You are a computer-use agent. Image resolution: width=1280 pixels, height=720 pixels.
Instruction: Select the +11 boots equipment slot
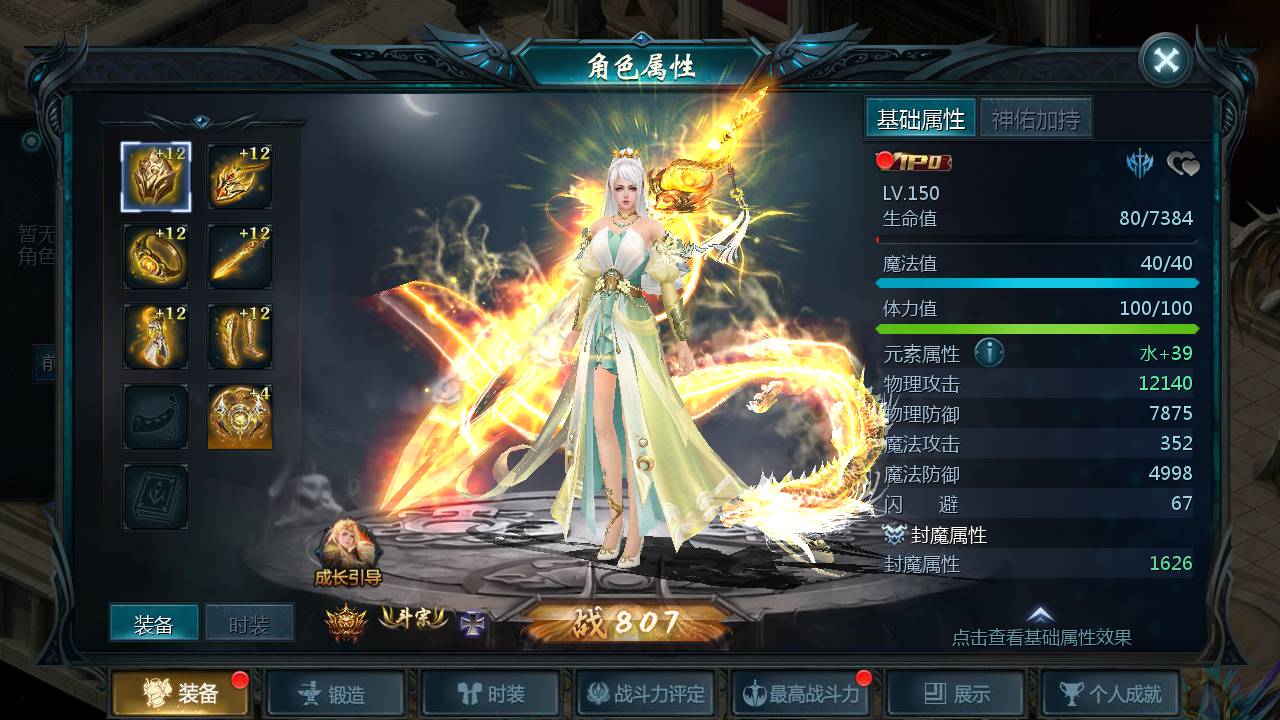click(x=239, y=337)
